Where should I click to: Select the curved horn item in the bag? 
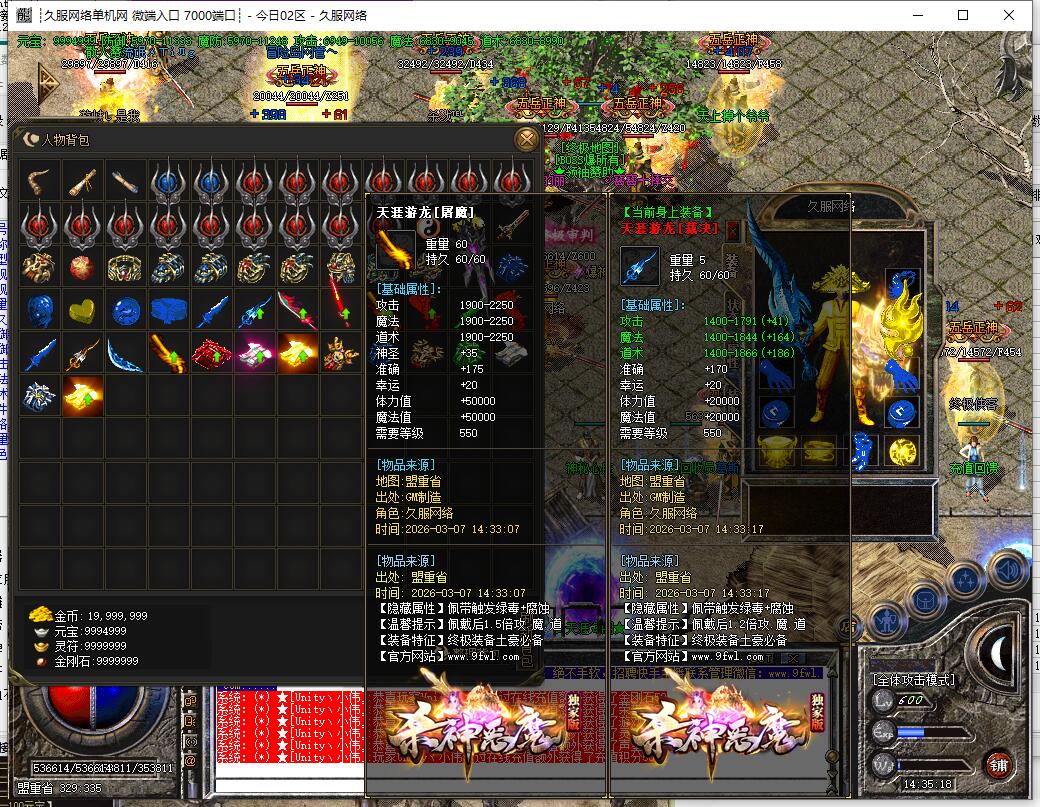(x=40, y=182)
